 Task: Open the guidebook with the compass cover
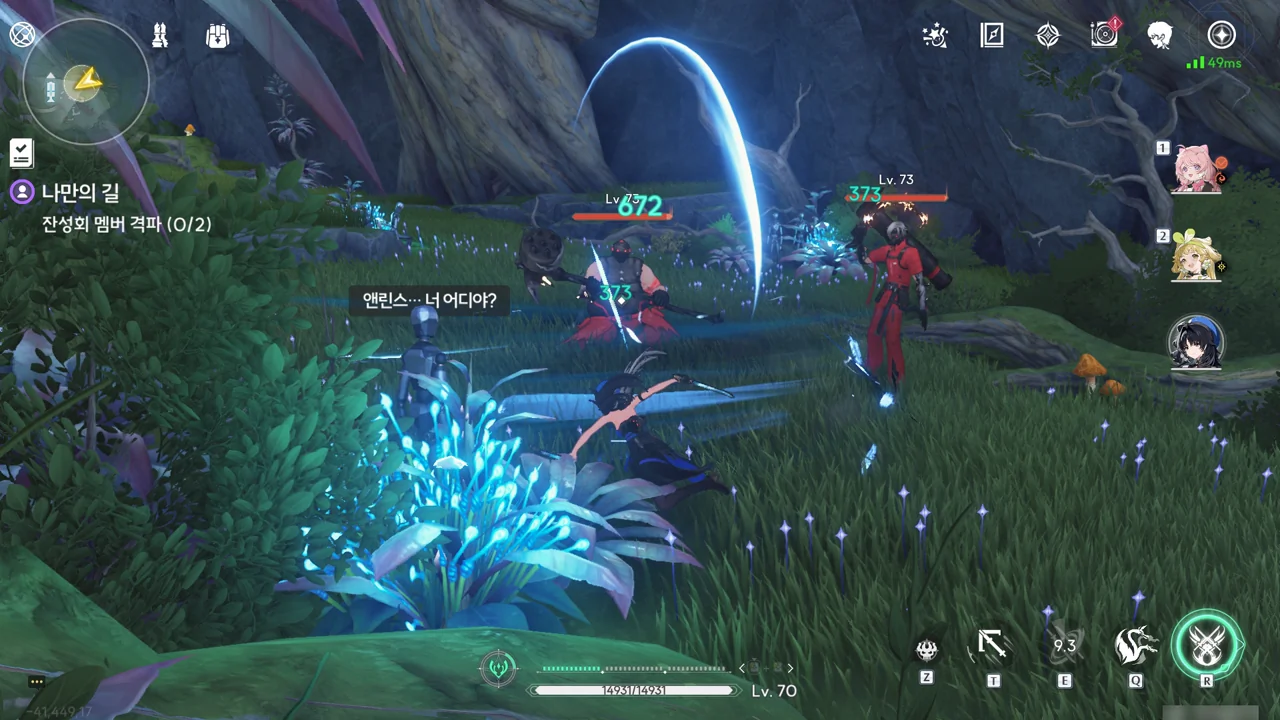(x=991, y=36)
